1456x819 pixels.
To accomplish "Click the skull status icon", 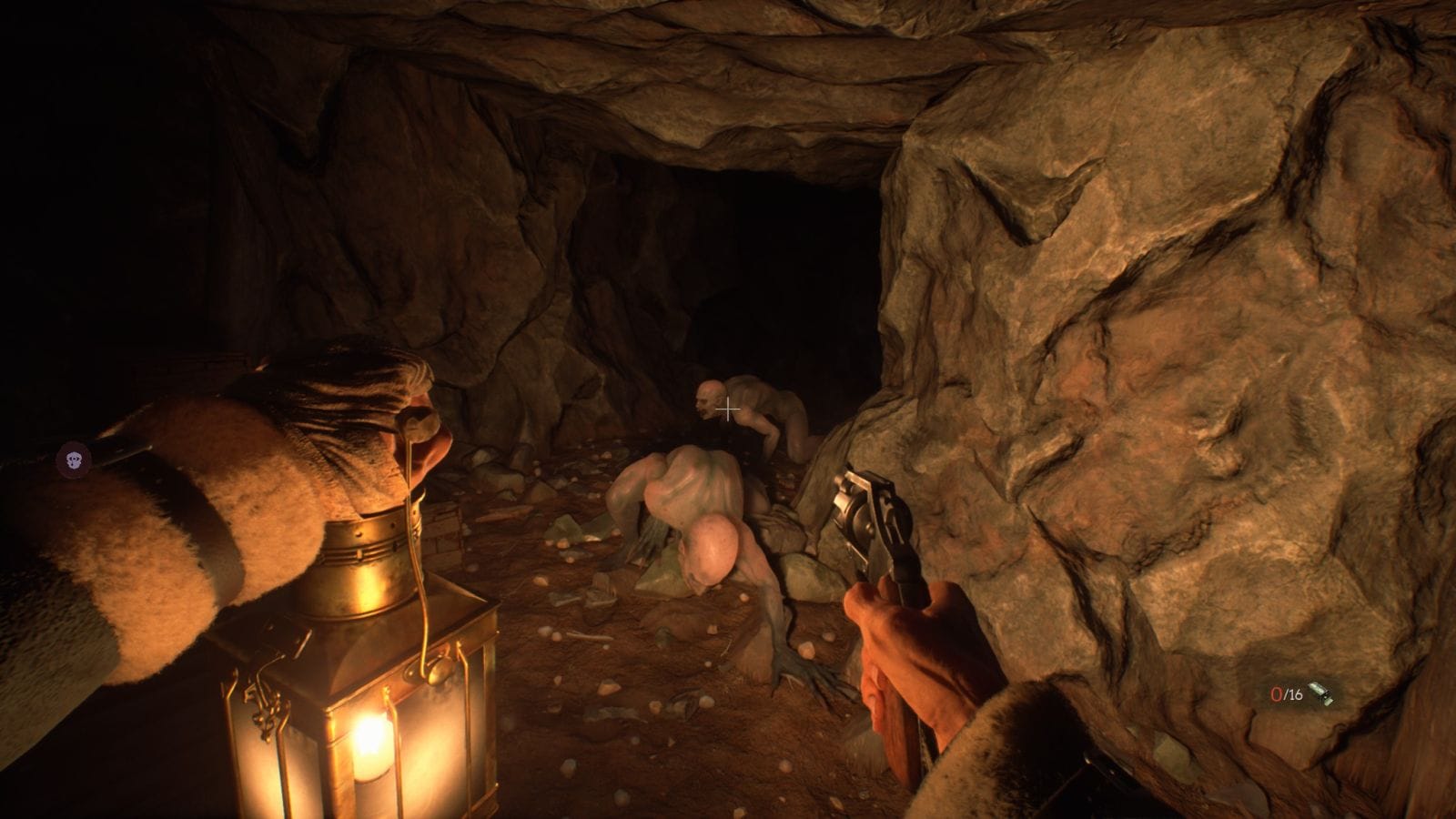I will [x=74, y=460].
